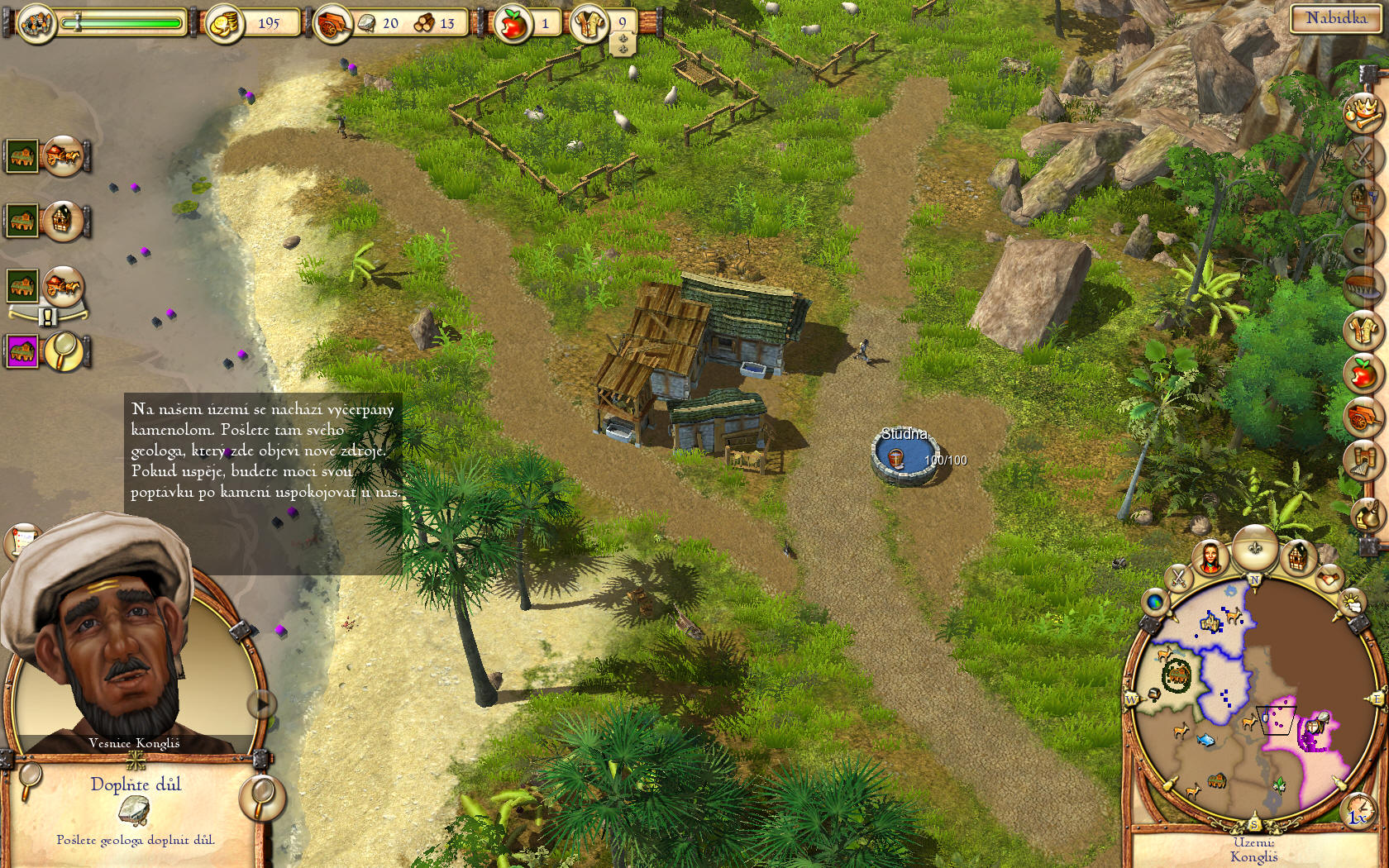Open the Nabídka menu
Viewport: 1389px width, 868px height.
pos(1335,18)
